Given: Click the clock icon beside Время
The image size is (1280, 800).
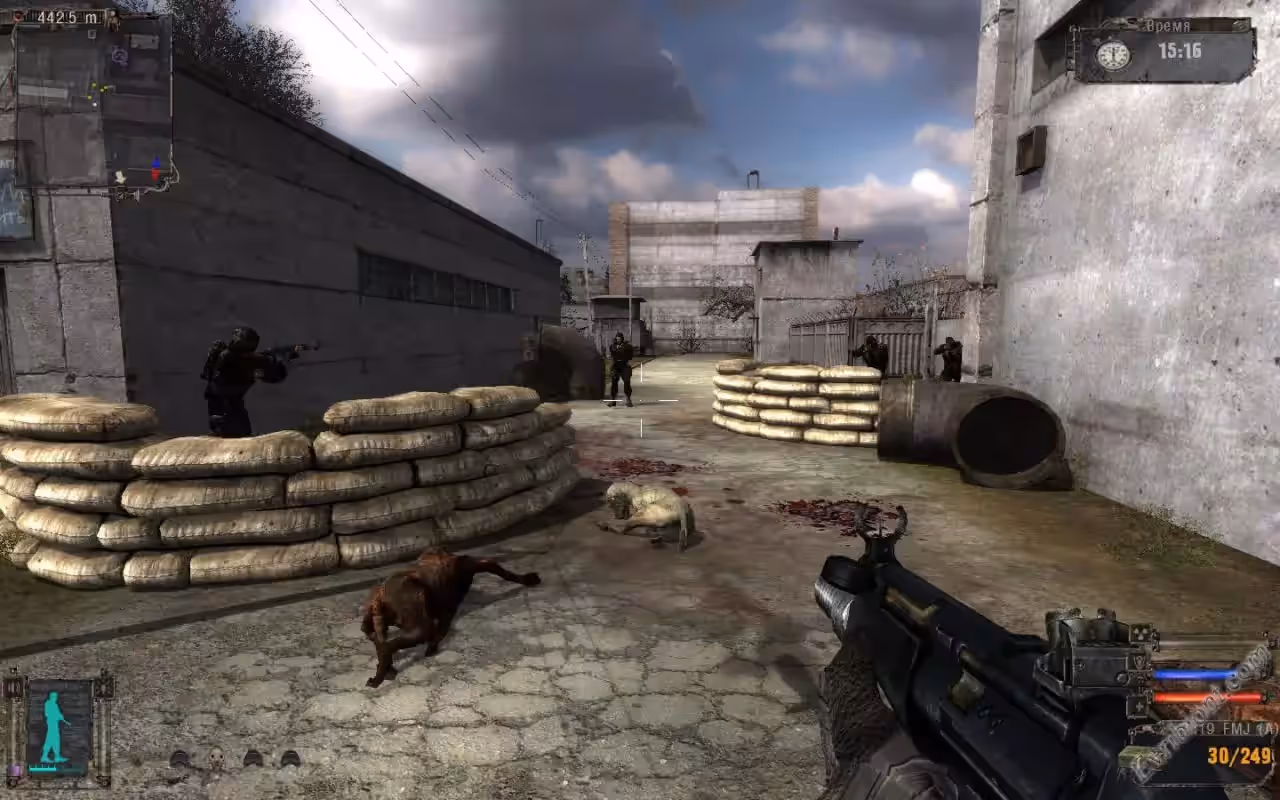Looking at the screenshot, I should coord(1112,54).
